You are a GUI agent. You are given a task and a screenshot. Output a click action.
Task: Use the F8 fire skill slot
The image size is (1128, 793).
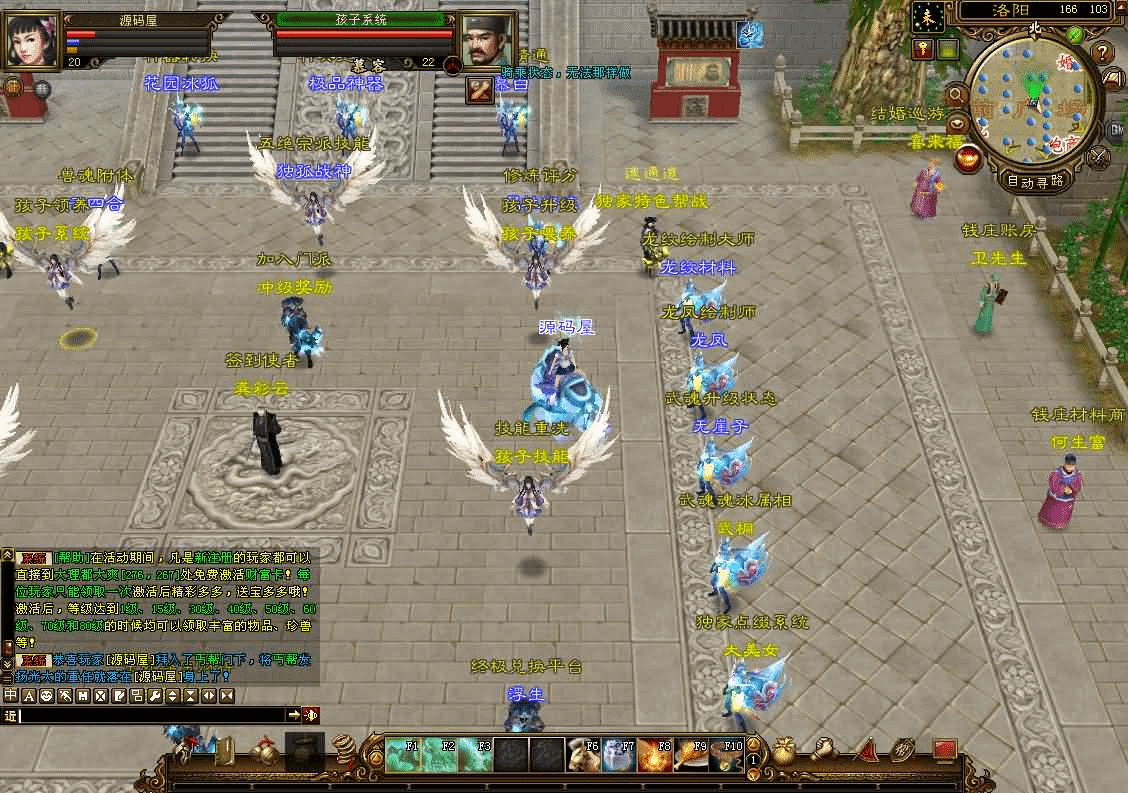[x=655, y=755]
